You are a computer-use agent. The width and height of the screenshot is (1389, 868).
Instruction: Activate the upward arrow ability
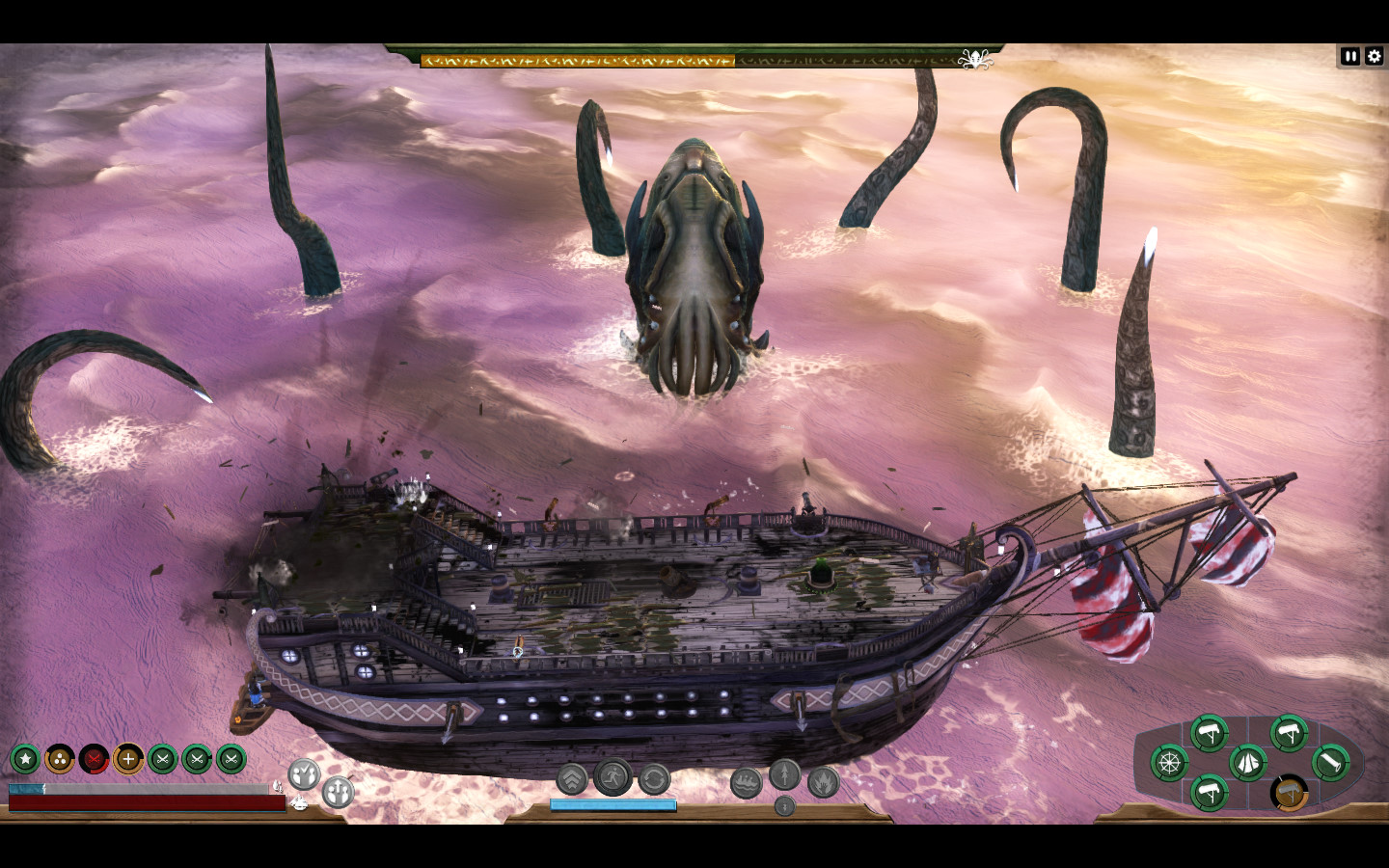784,774
